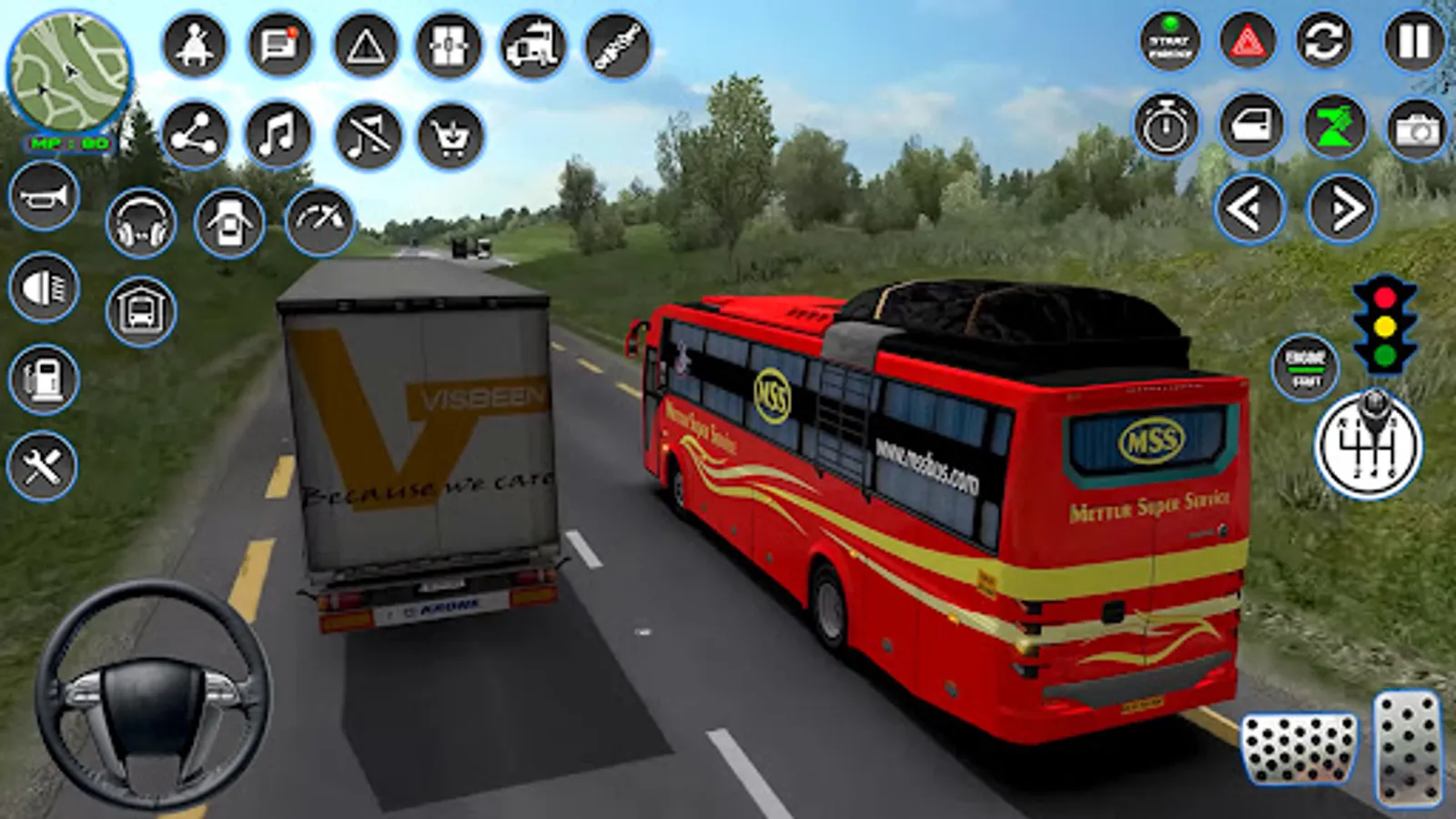Play music with the music note icon
Viewport: 1456px width, 819px height.
click(x=278, y=136)
